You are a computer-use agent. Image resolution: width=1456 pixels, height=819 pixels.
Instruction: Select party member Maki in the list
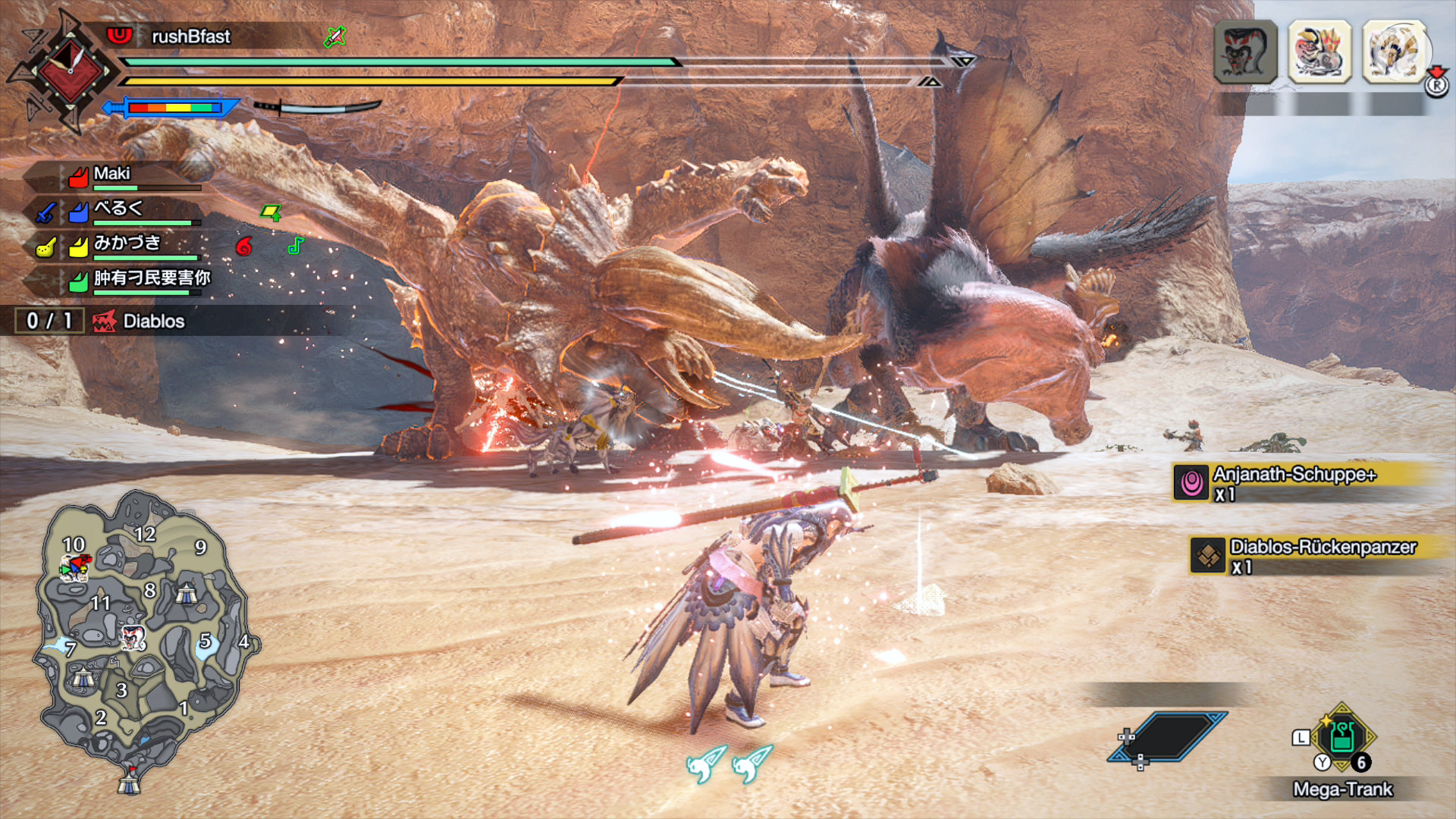tap(112, 174)
